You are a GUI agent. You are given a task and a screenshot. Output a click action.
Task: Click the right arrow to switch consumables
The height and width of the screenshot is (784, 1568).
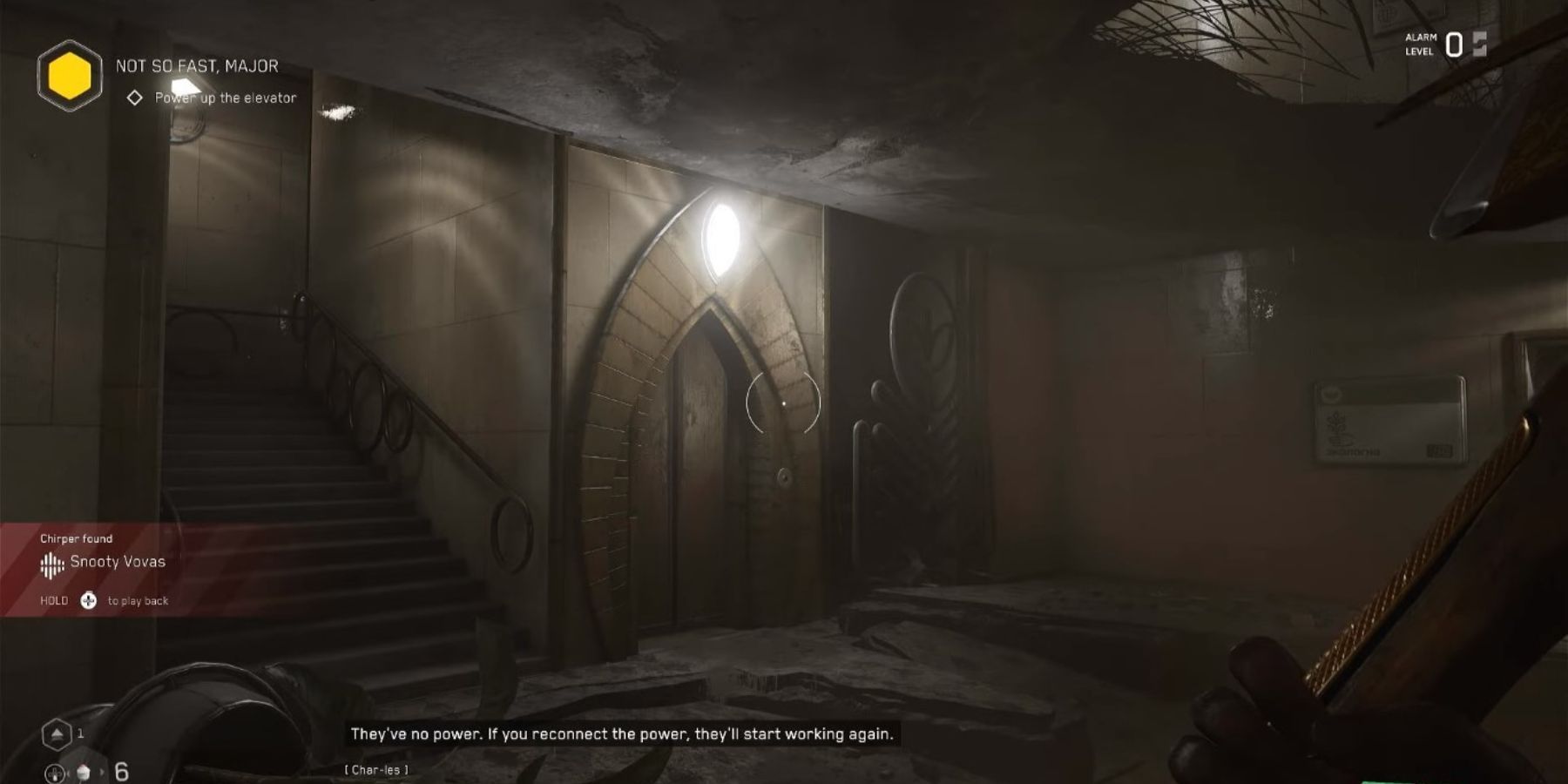(102, 773)
